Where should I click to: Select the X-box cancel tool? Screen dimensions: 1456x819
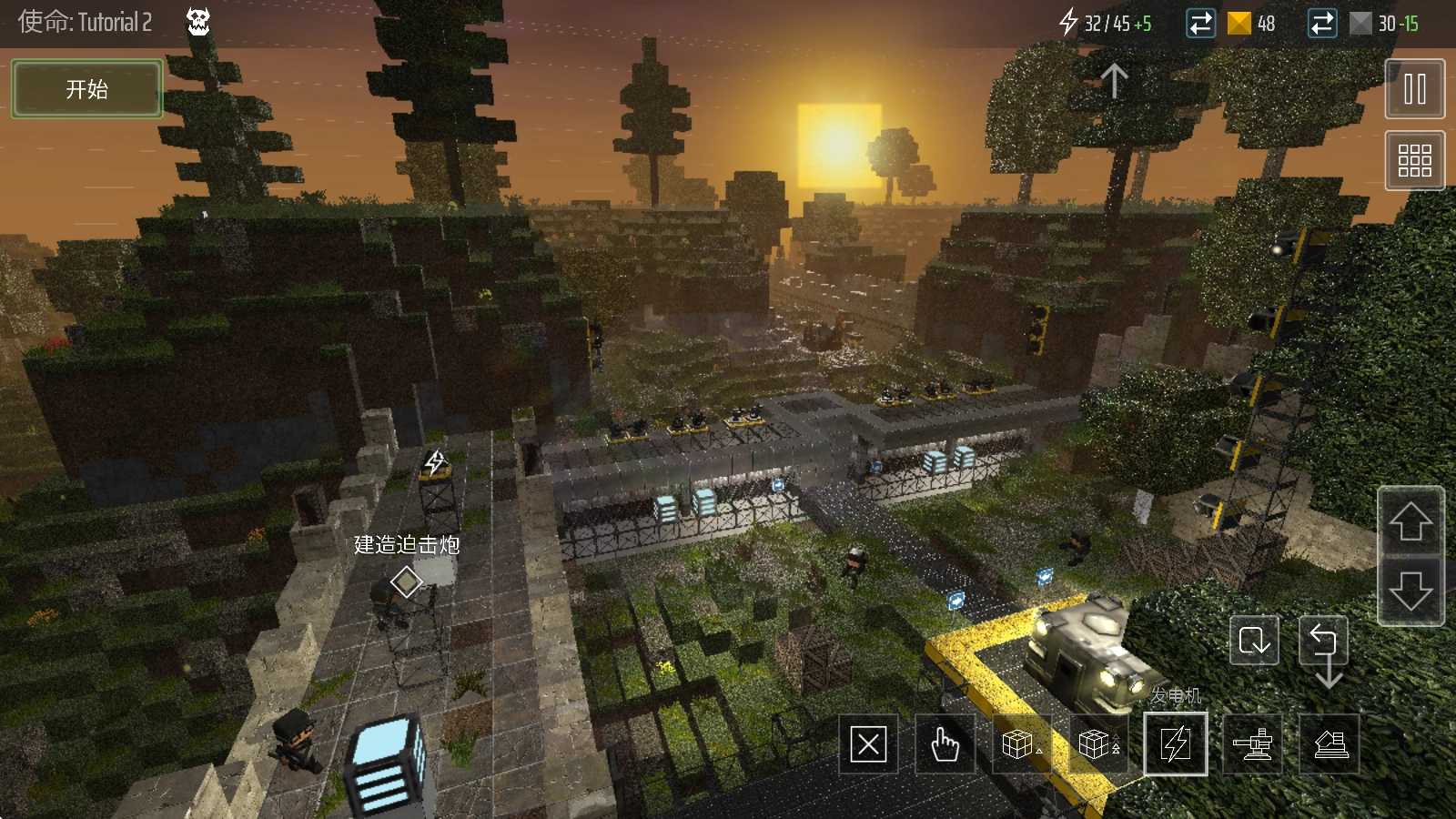(x=868, y=745)
